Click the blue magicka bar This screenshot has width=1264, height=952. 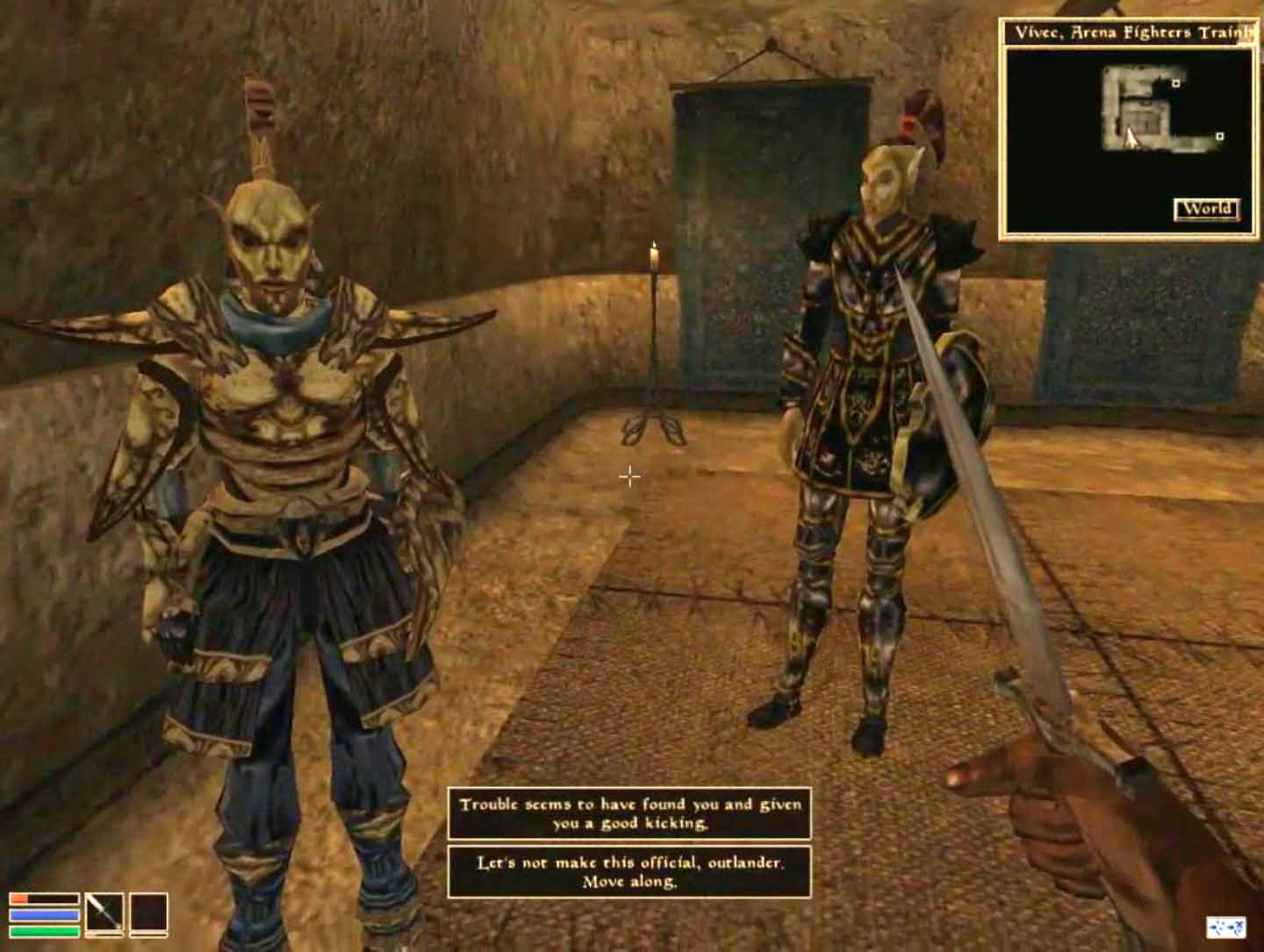click(44, 914)
